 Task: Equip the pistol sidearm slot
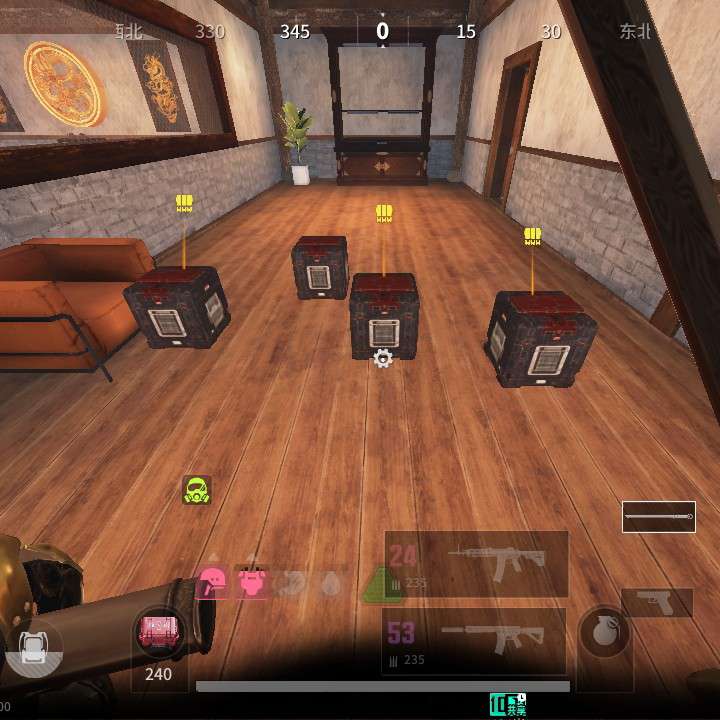coord(657,603)
